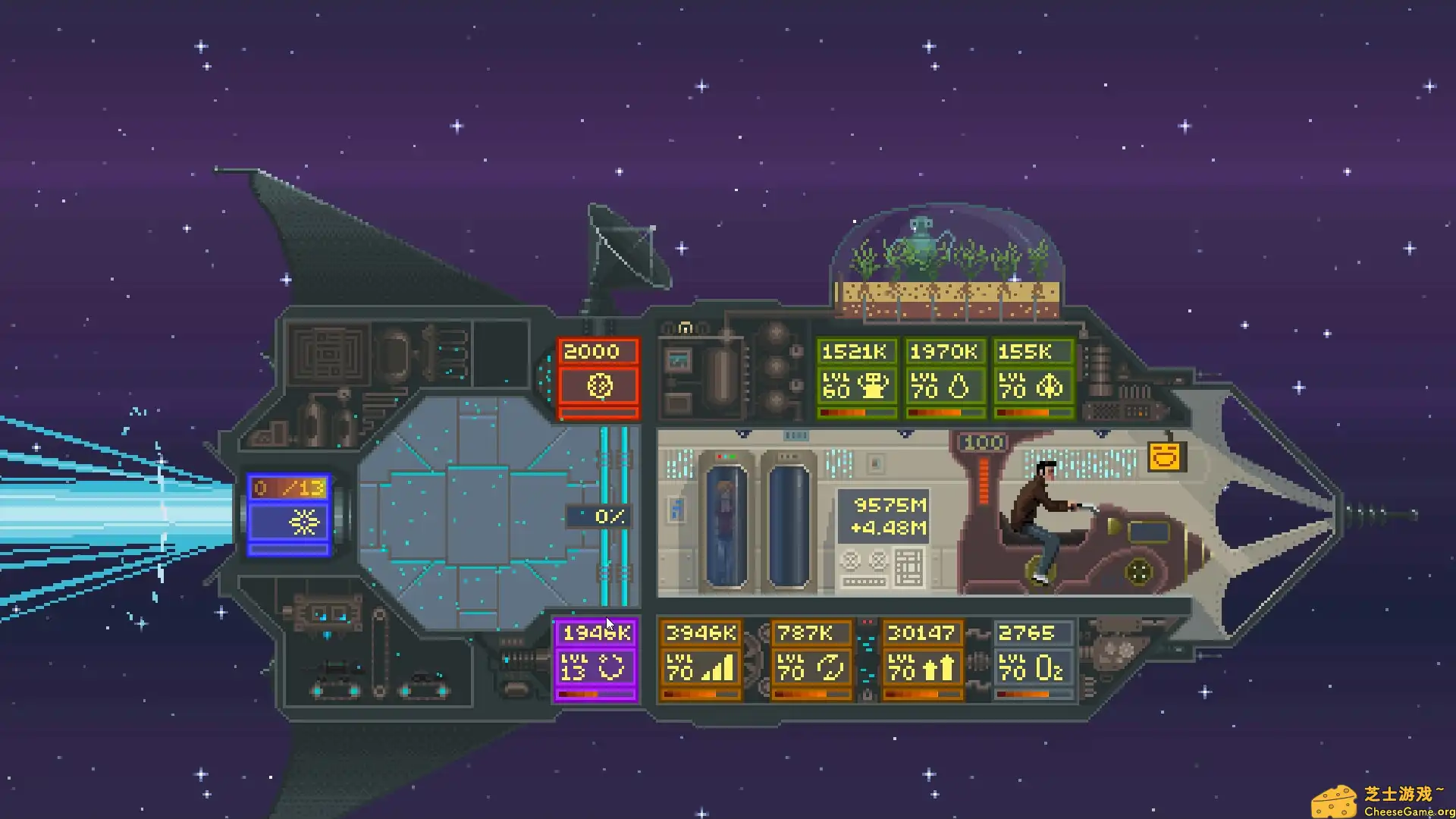The width and height of the screenshot is (1456, 819).
Task: Click the robot inside the potato garden dome
Action: [920, 235]
